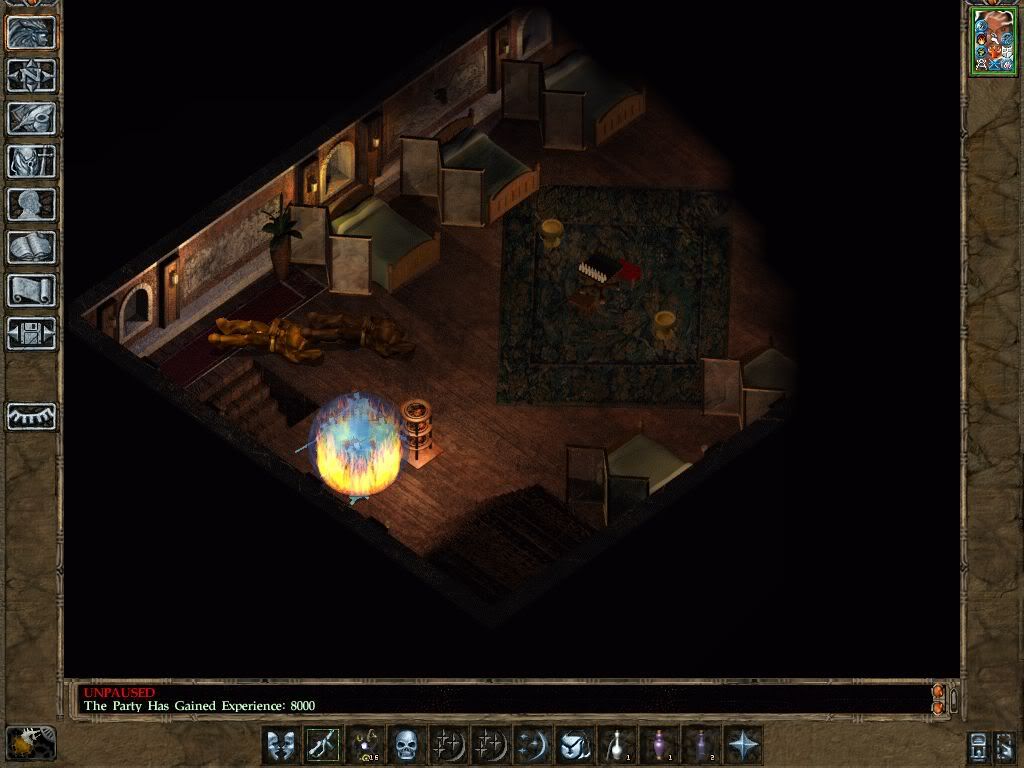Choose the talk masks action
This screenshot has width=1024, height=768.
(x=281, y=745)
